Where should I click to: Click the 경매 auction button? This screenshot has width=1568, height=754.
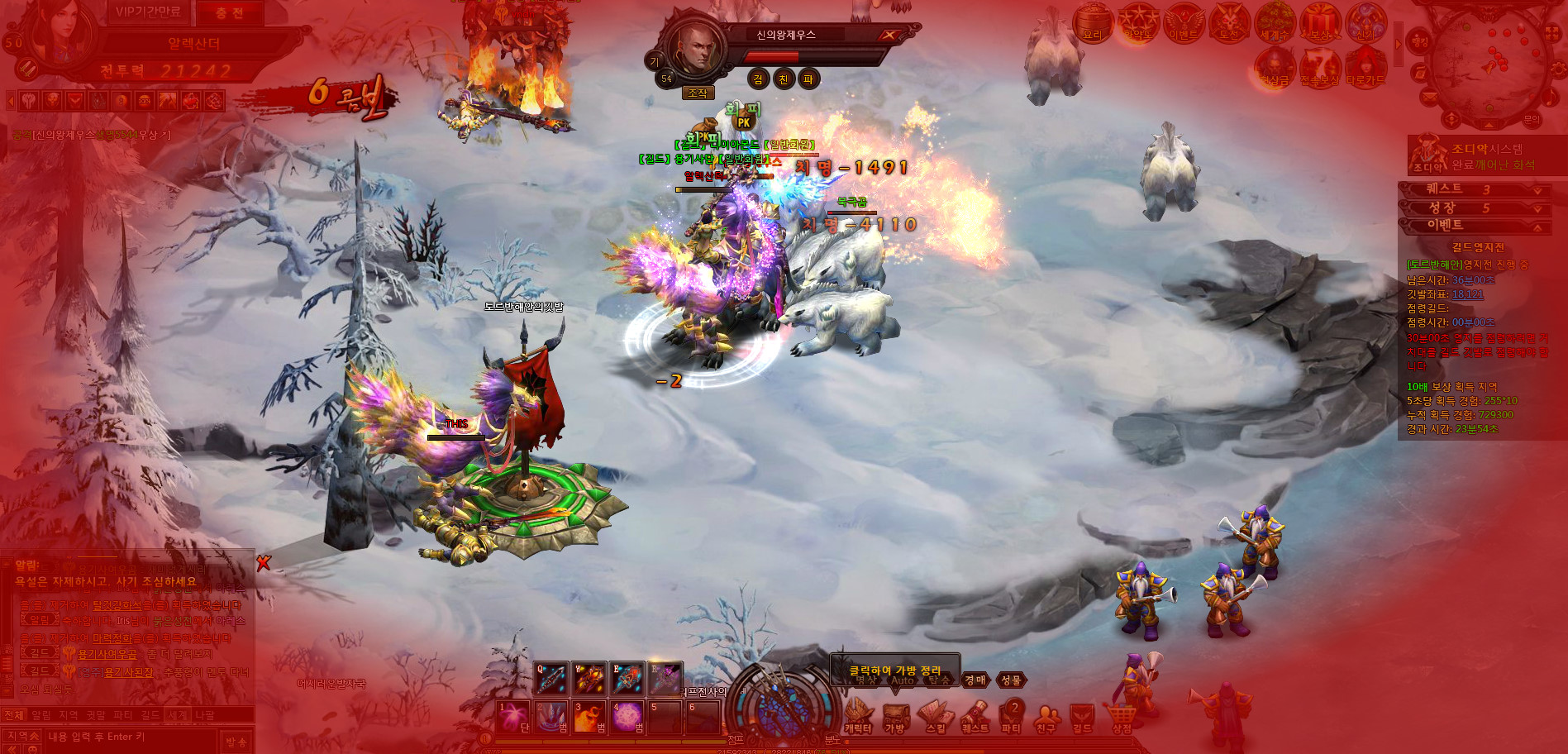pos(975,680)
